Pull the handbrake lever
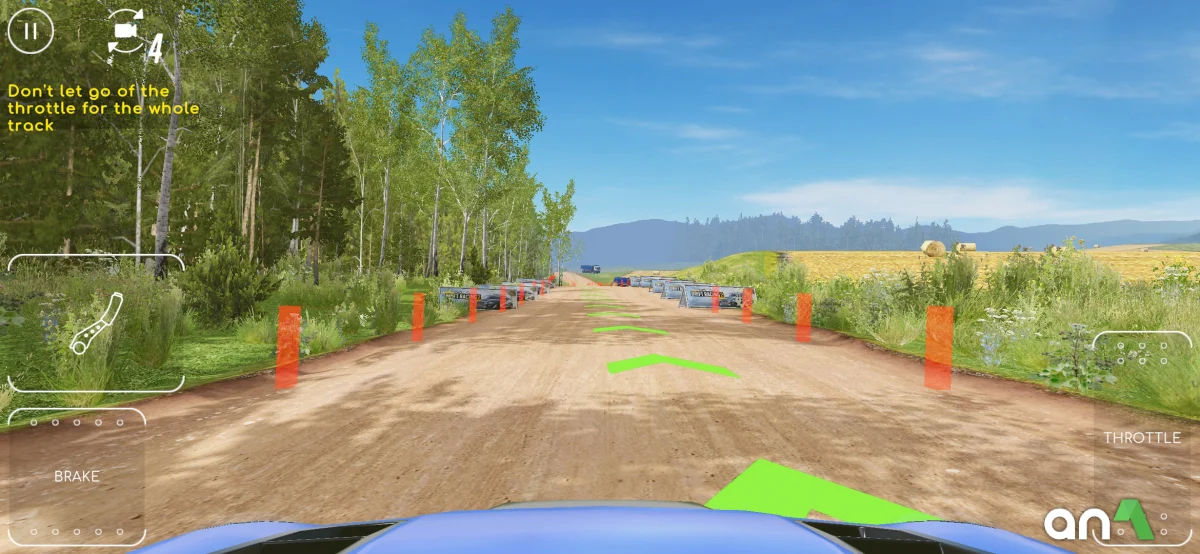This screenshot has height=554, width=1200. click(x=96, y=323)
